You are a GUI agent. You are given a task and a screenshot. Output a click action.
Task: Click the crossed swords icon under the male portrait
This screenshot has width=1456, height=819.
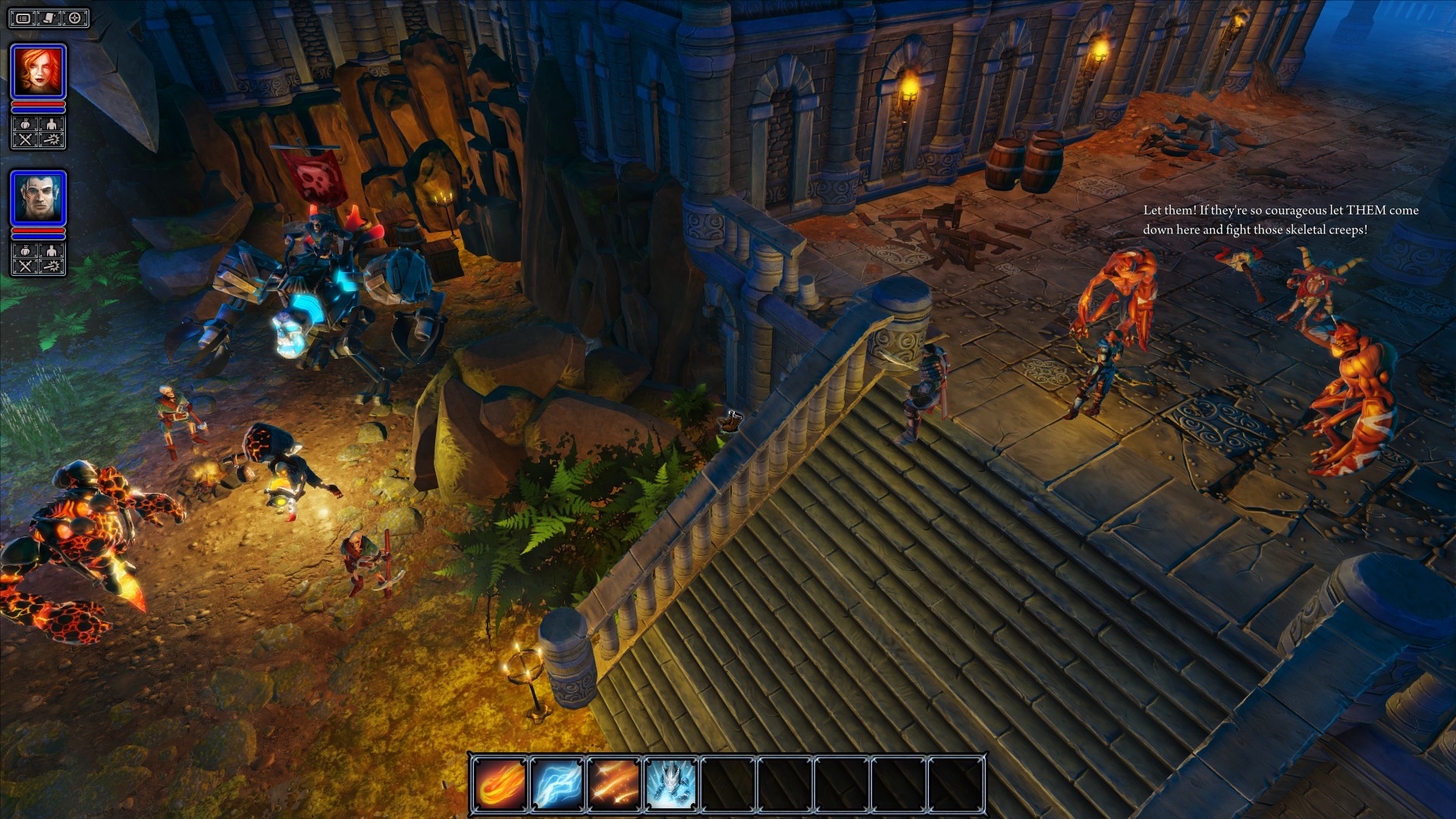25,265
